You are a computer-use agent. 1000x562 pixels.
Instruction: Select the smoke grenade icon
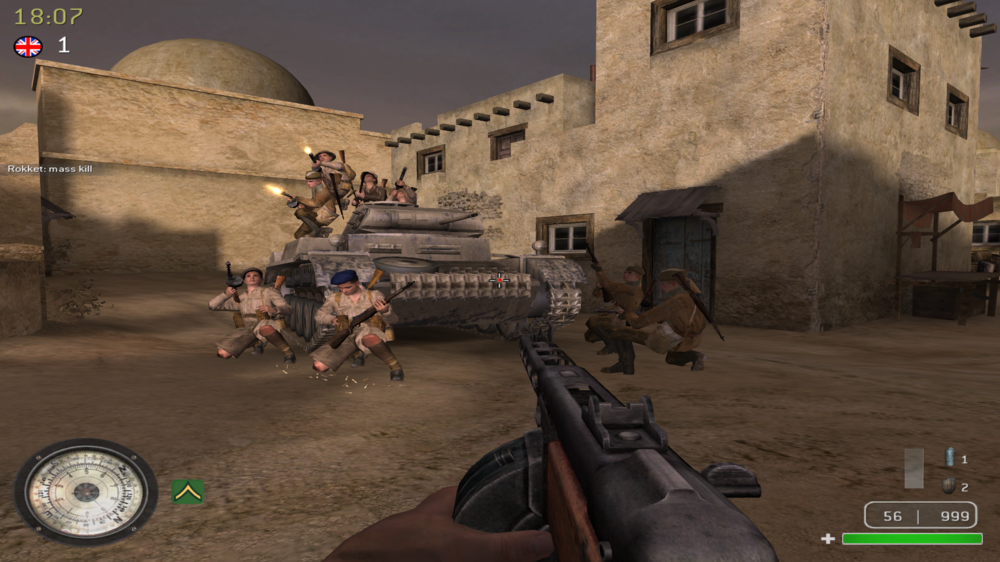949,458
